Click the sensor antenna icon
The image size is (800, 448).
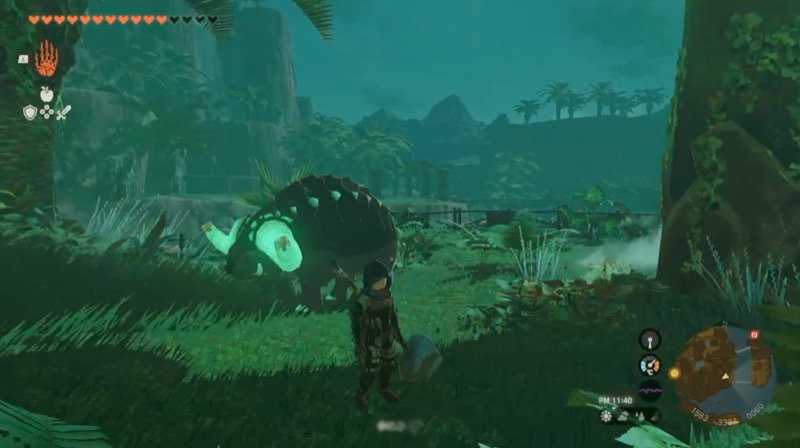tap(650, 339)
